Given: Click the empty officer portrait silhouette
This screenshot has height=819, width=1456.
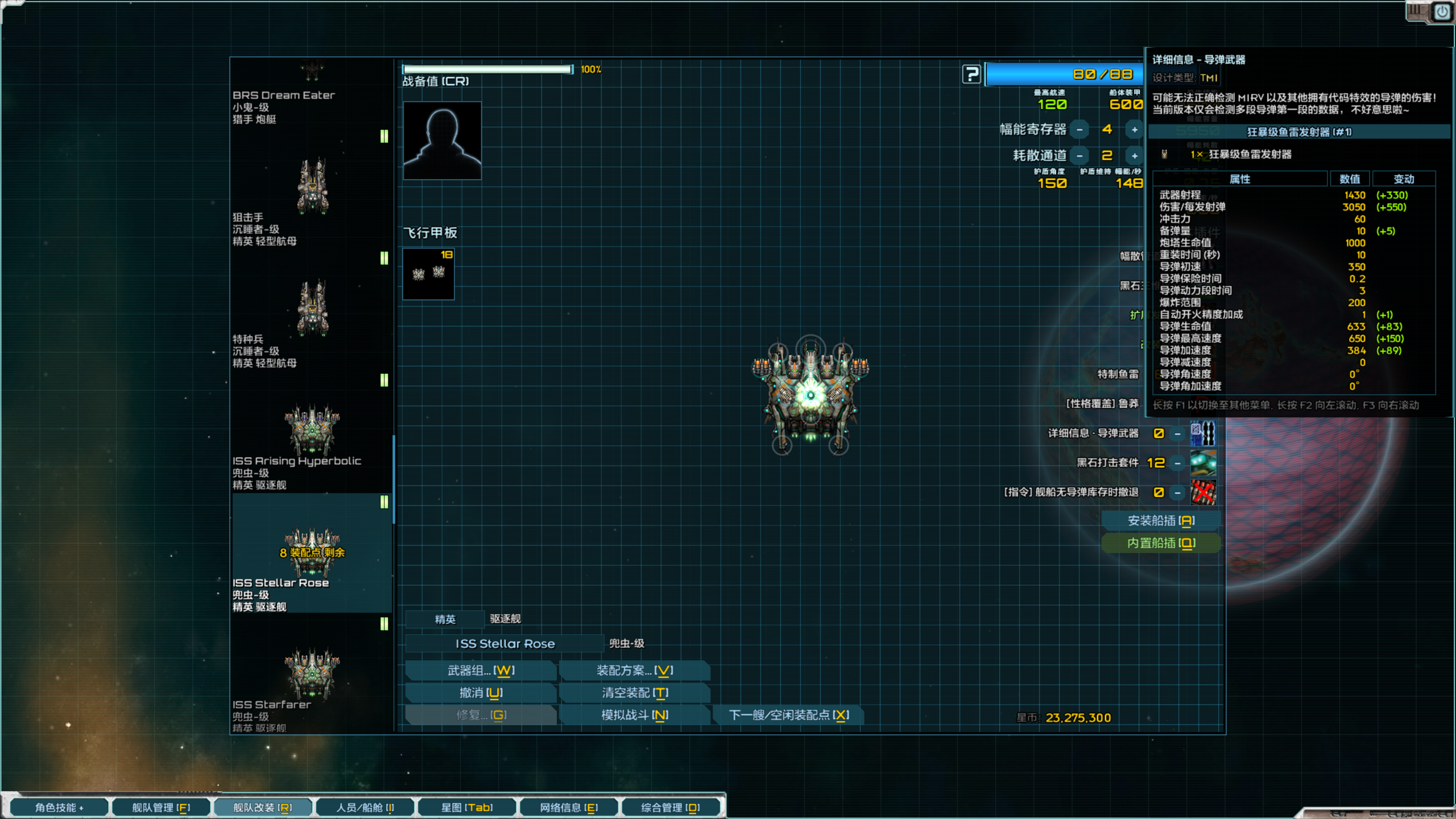Looking at the screenshot, I should pos(442,140).
